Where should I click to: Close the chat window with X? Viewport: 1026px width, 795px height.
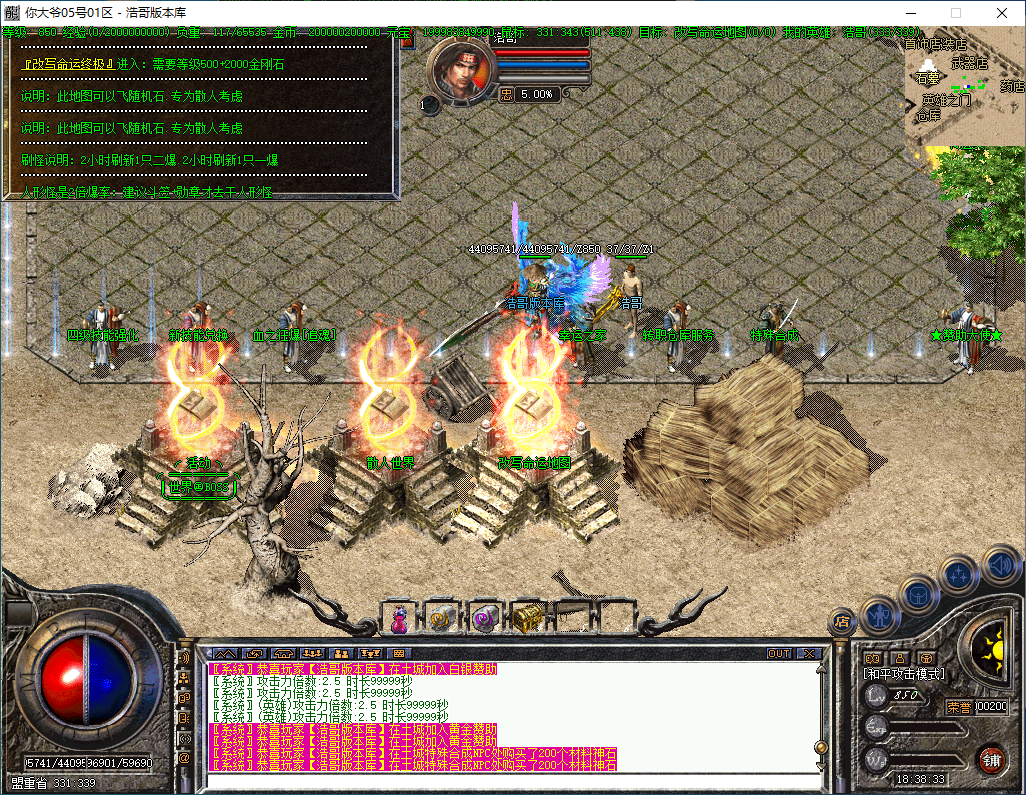click(808, 654)
